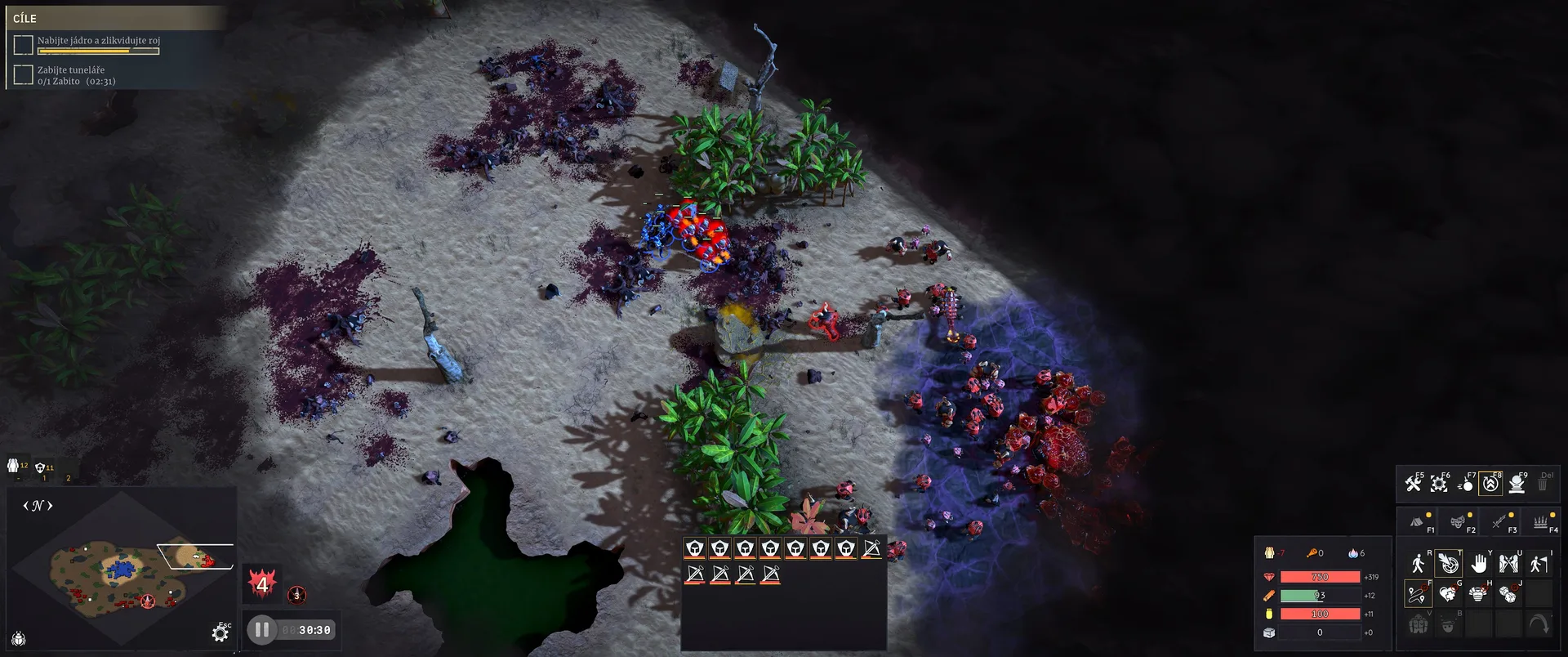The image size is (1568, 657).
Task: Open the hammer and wrench build menu
Action: pyautogui.click(x=1414, y=484)
